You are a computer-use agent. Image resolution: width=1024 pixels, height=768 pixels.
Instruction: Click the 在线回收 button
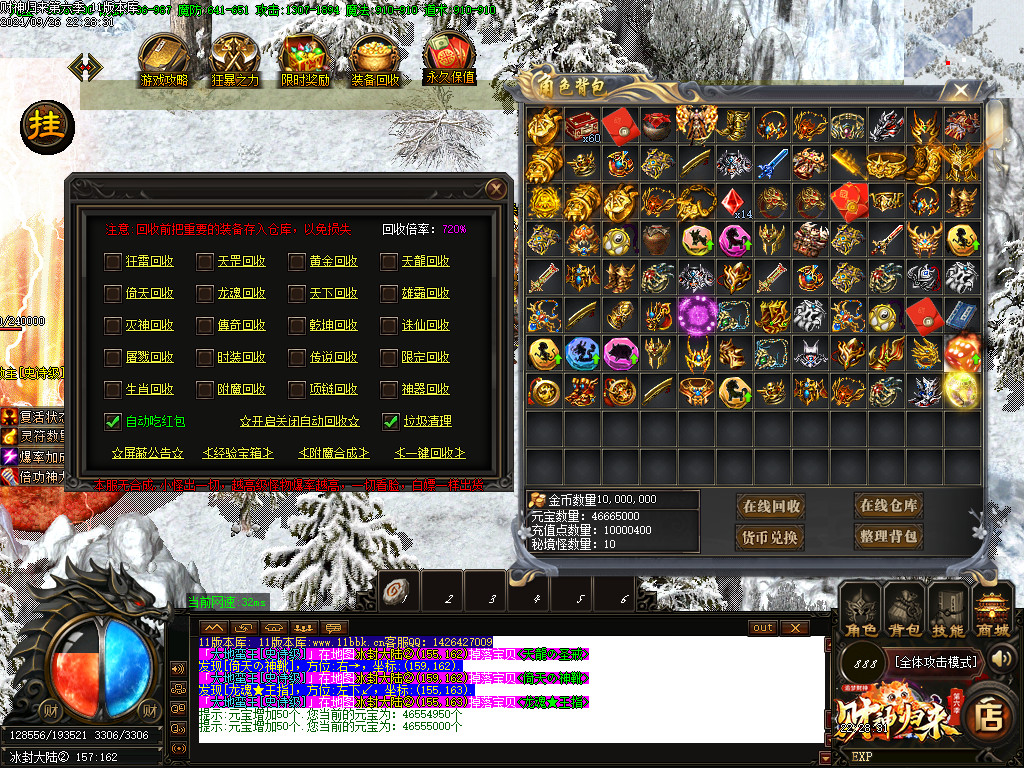(x=771, y=506)
